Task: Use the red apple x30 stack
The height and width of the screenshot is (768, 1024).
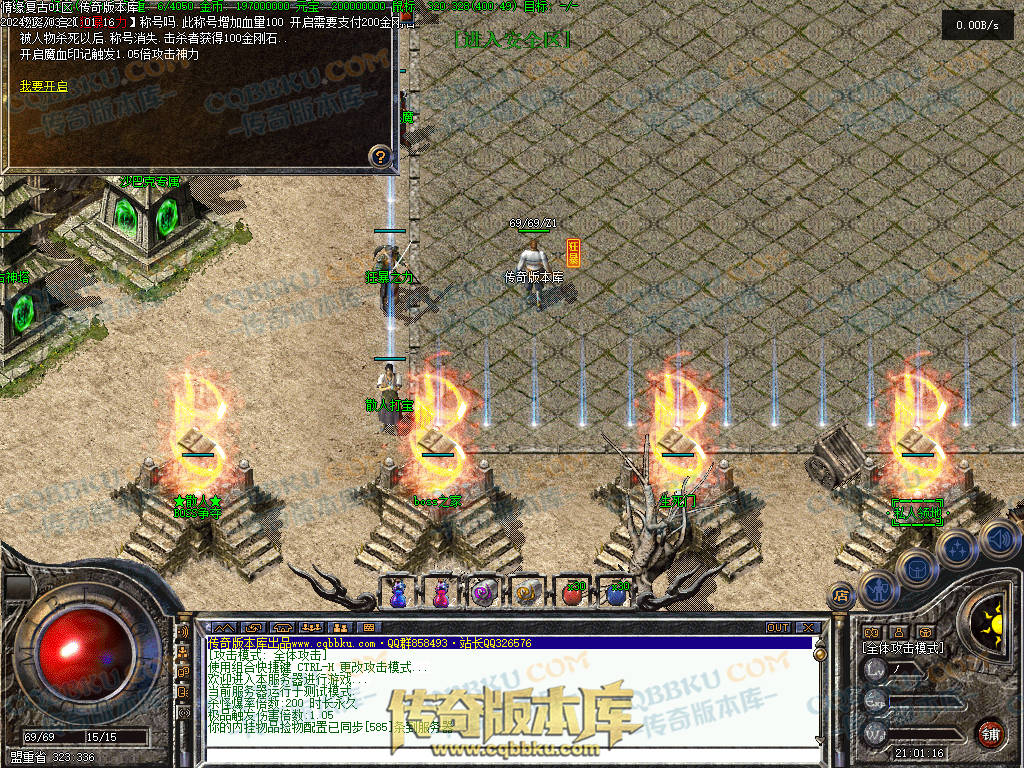Action: pos(573,592)
